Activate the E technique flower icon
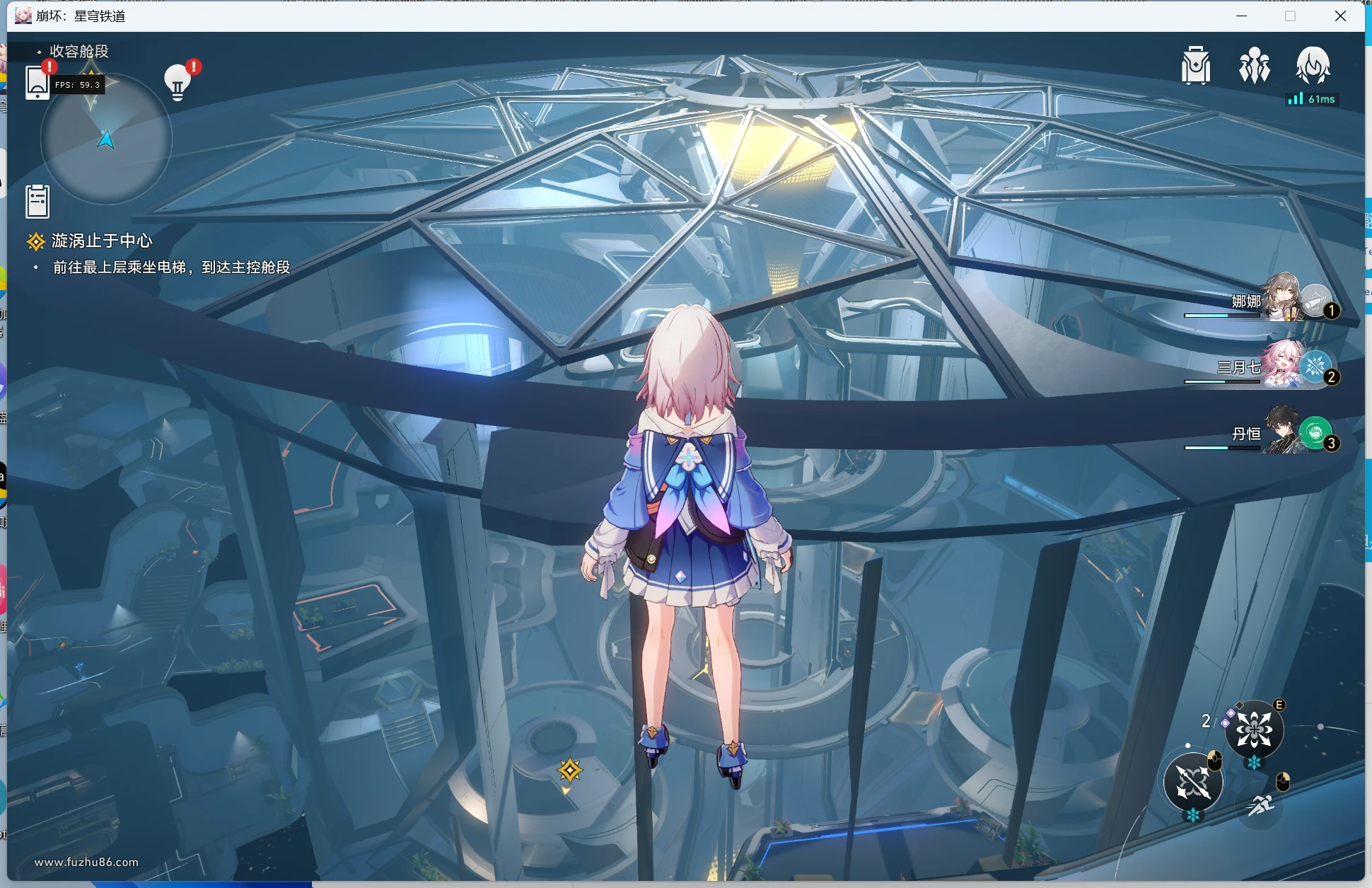This screenshot has height=888, width=1372. point(1255,730)
